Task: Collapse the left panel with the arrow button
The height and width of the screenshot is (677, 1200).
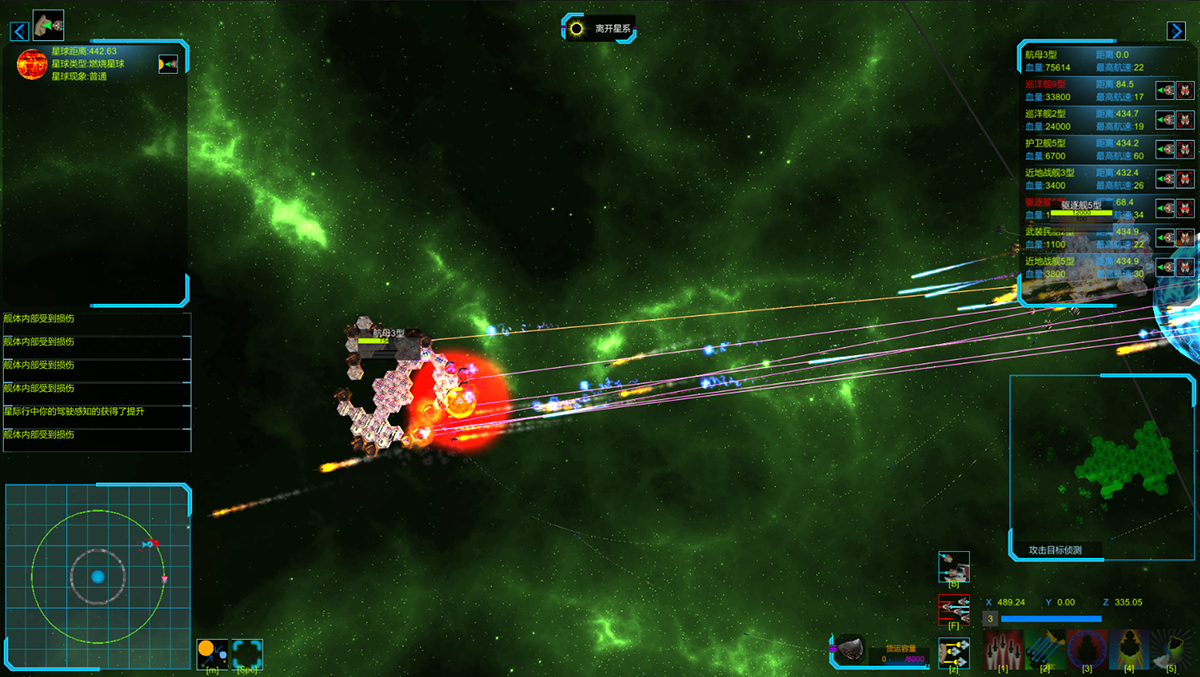Action: [19, 31]
